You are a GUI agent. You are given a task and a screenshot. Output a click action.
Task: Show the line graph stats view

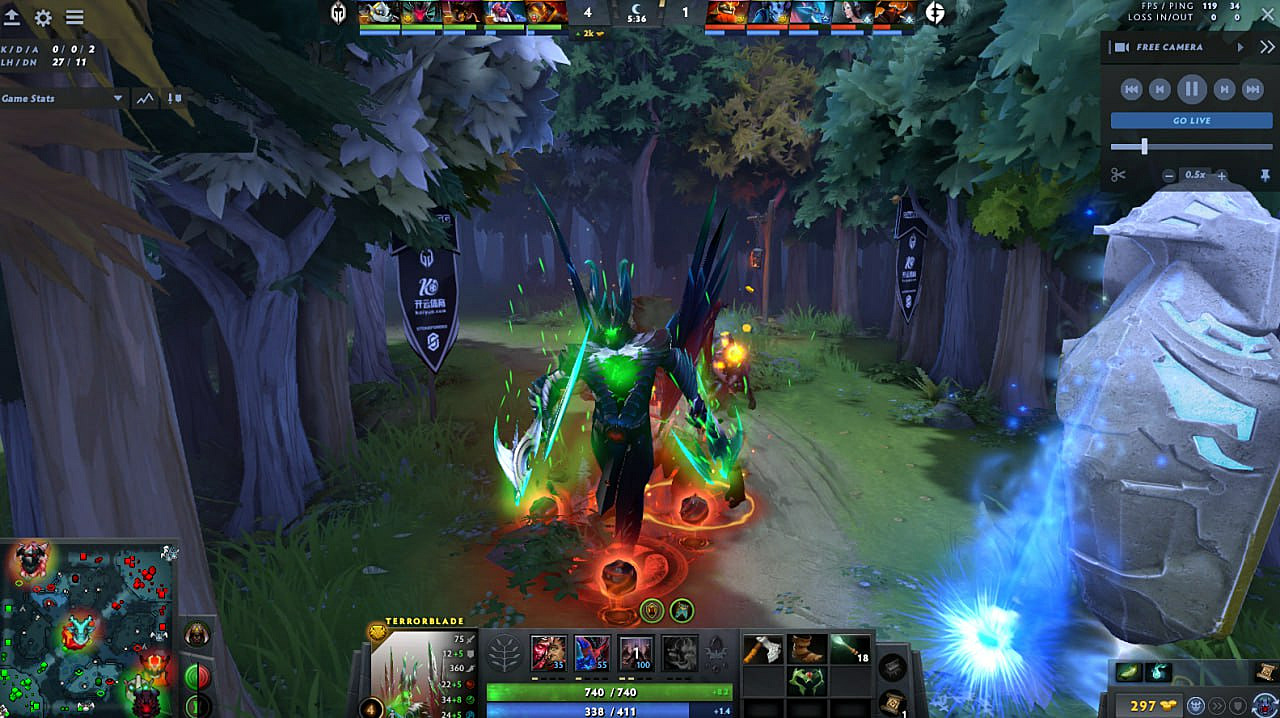[x=146, y=98]
